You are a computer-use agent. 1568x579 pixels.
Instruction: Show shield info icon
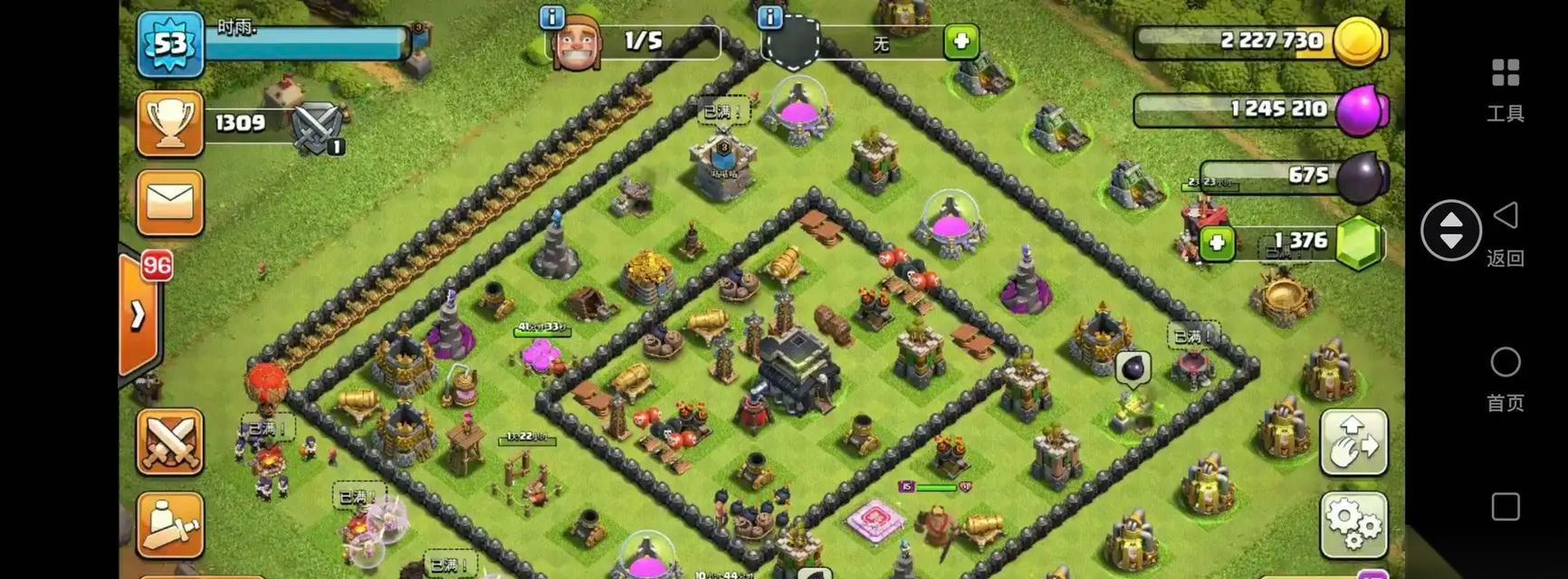(x=770, y=16)
